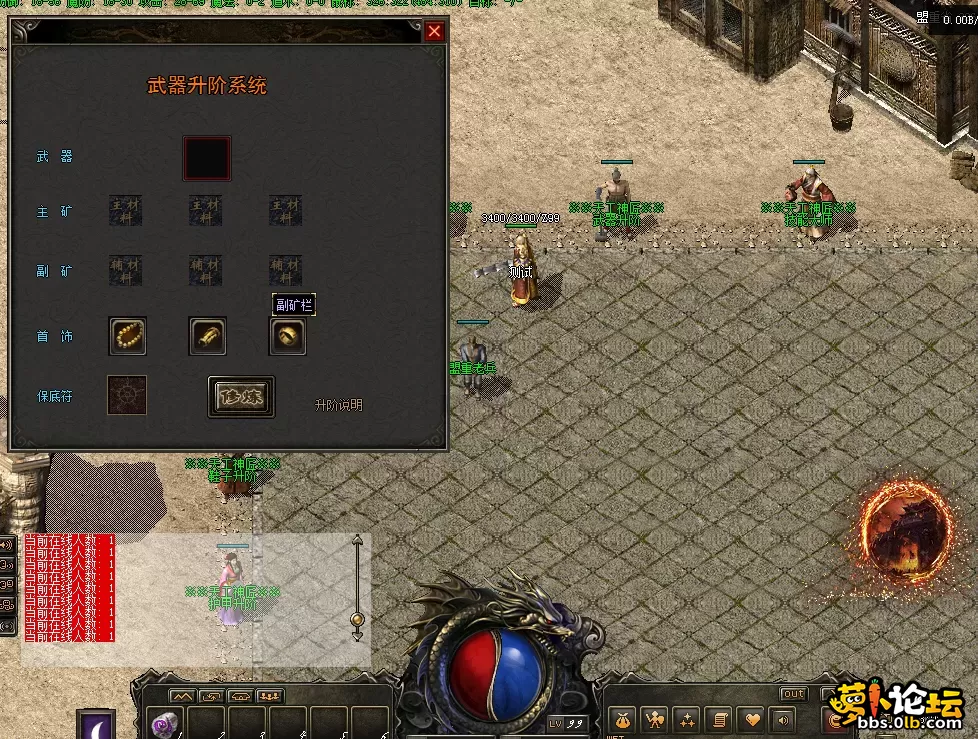978x739 pixels.
Task: Click the 保底符 safeguard charm slot
Action: (x=127, y=395)
